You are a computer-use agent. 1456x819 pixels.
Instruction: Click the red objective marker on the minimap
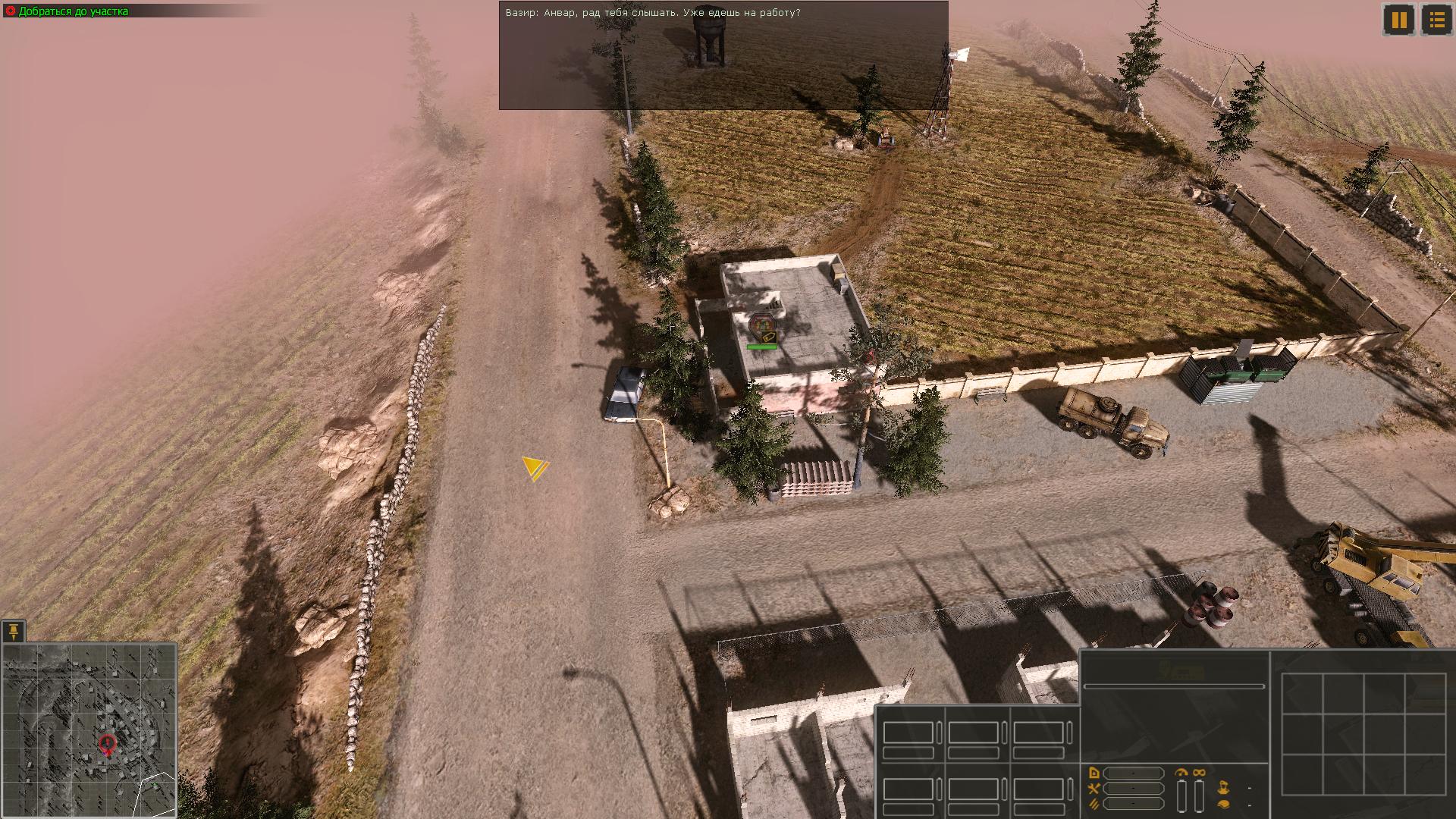108,744
